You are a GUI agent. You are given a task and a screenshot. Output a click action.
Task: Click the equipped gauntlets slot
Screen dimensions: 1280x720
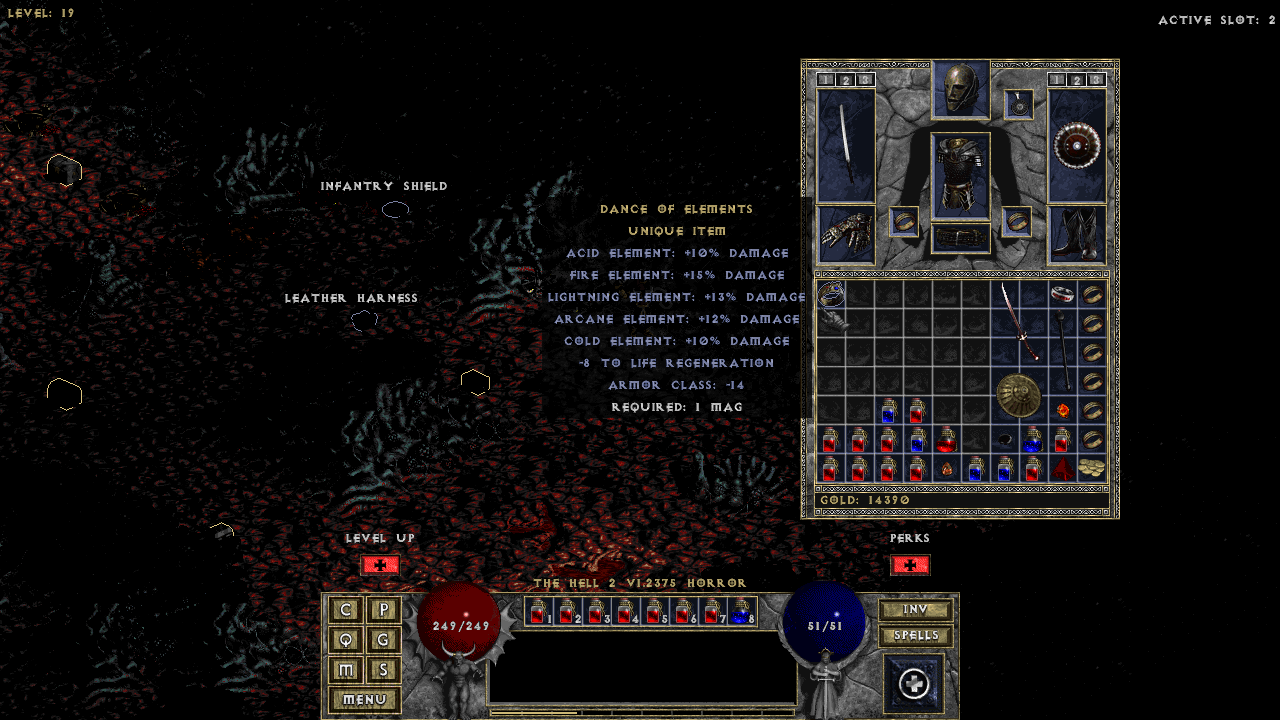(846, 234)
